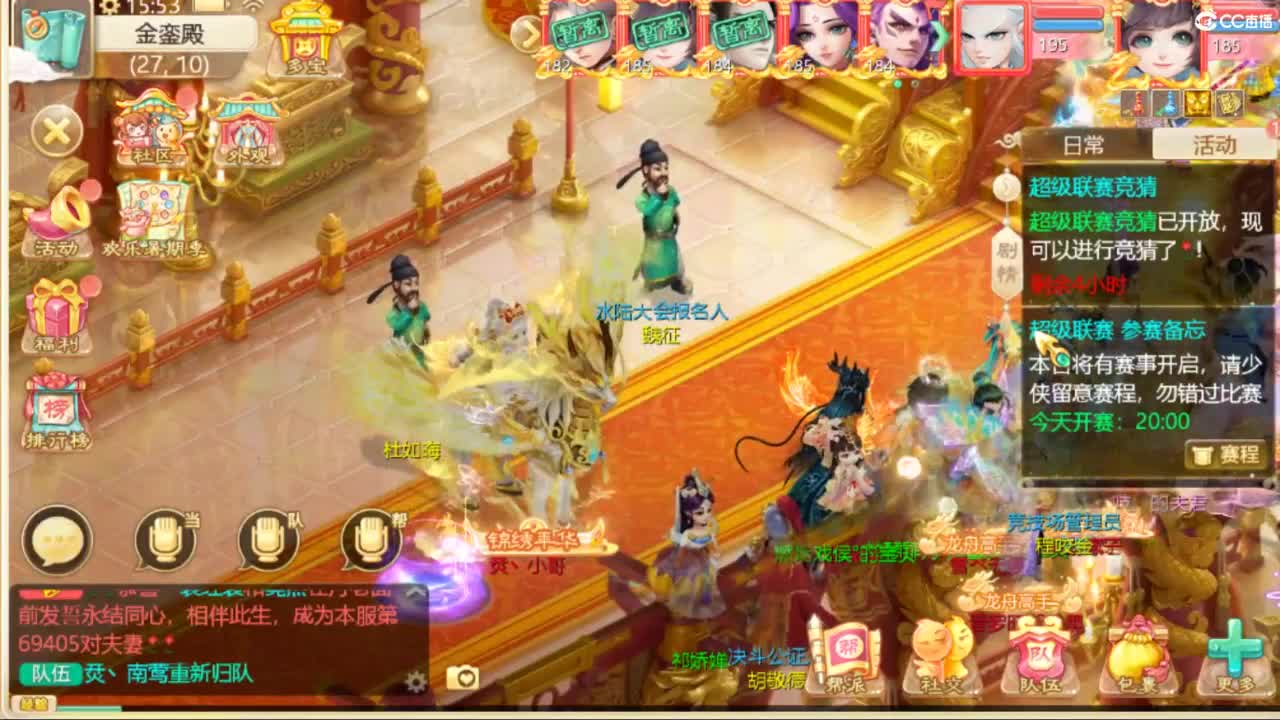Toggle the 当 current channel microphone
The width and height of the screenshot is (1280, 720).
tap(165, 540)
